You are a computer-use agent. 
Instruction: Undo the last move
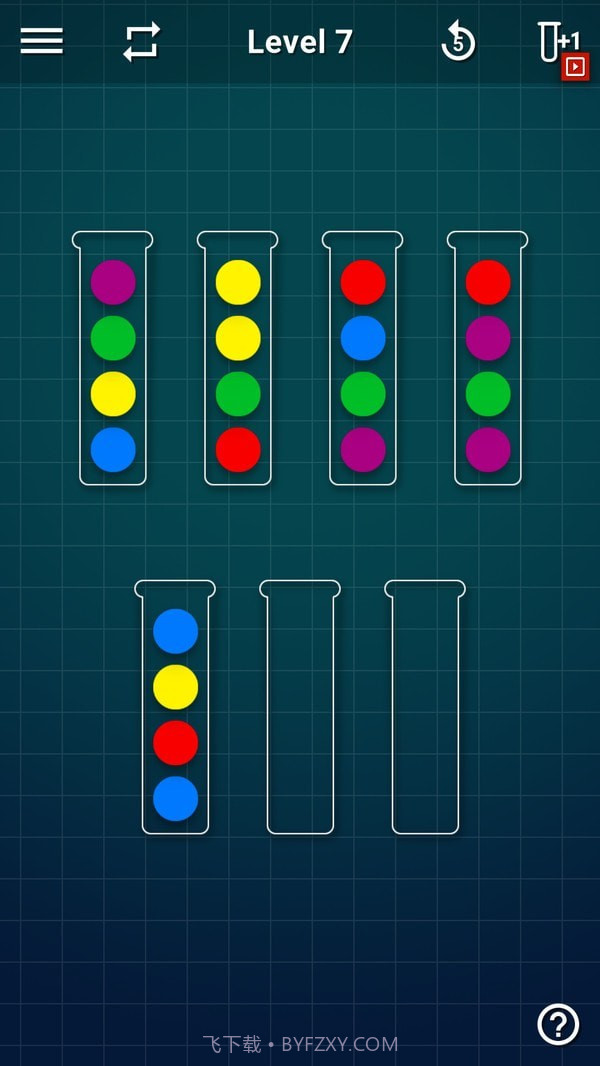tap(458, 42)
